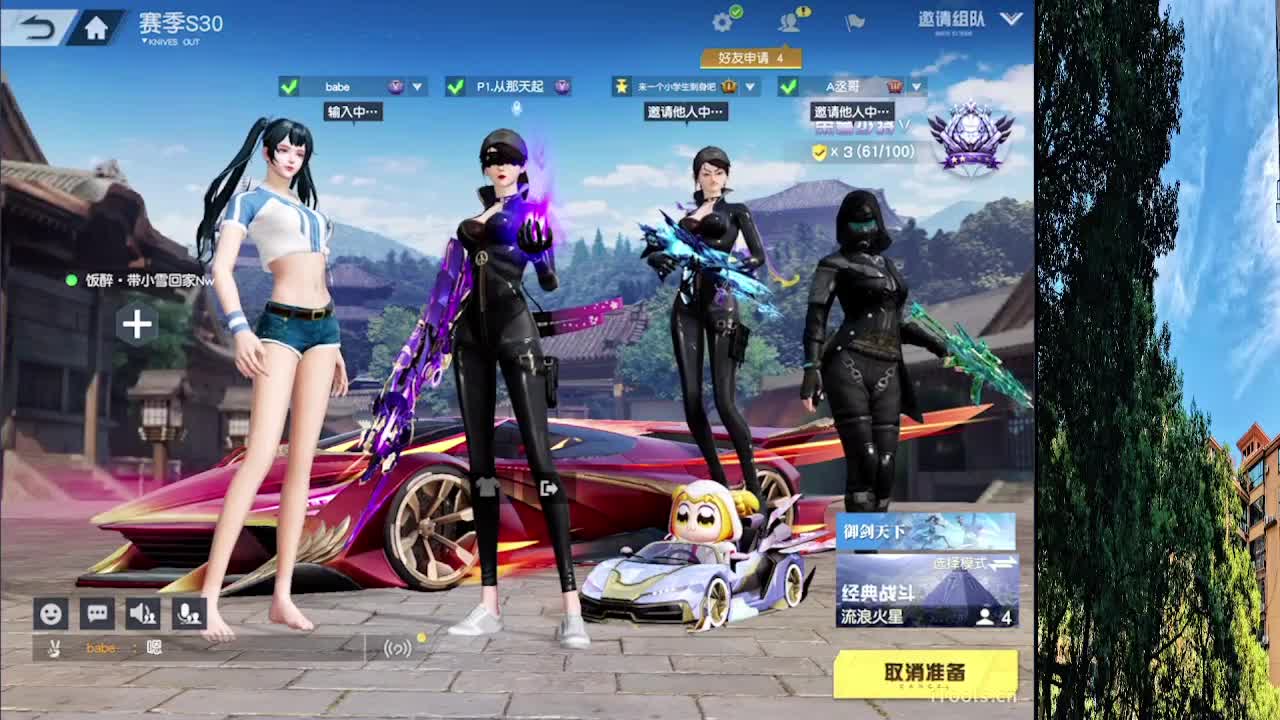Open the friend requests icon with notification badge
The height and width of the screenshot is (720, 1280).
(x=789, y=22)
